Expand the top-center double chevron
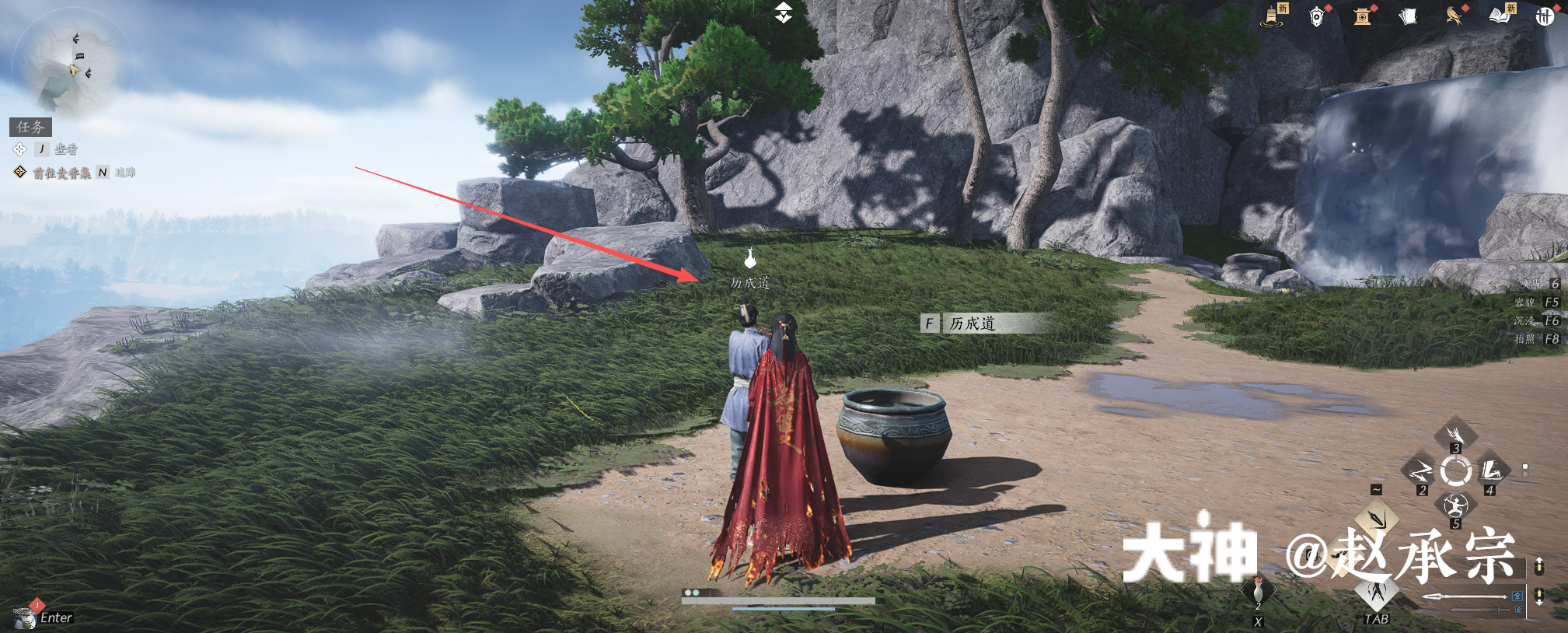Screen dimensions: 1568x633 coord(783,12)
